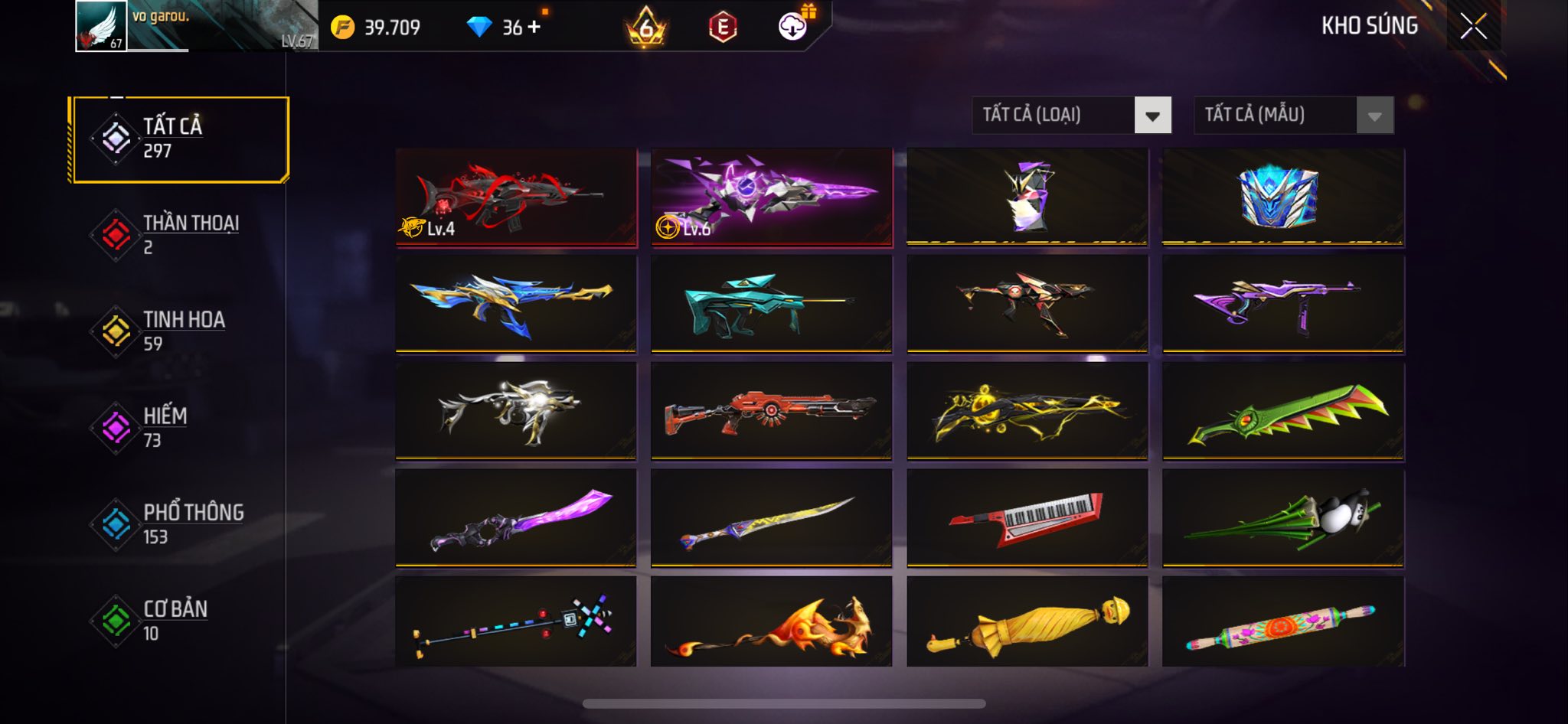Select the green serrated blade skin
The image size is (1568, 724).
[1282, 411]
